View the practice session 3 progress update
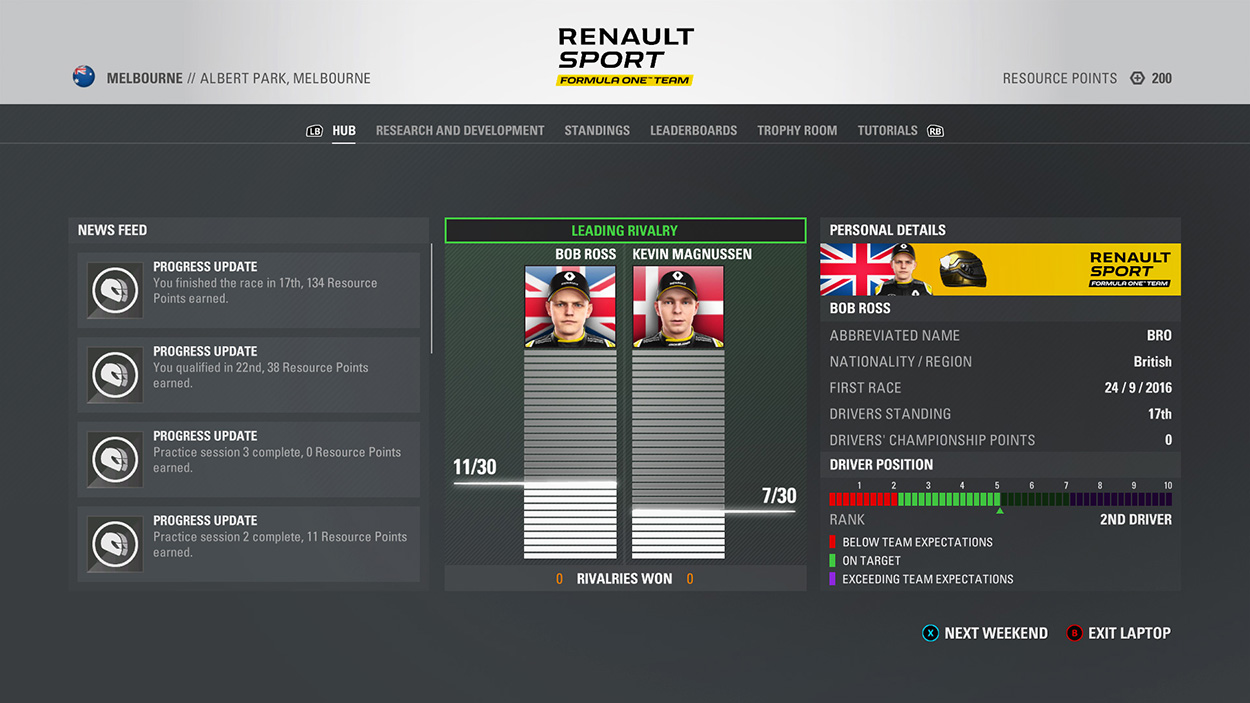The width and height of the screenshot is (1250, 703). click(x=249, y=459)
